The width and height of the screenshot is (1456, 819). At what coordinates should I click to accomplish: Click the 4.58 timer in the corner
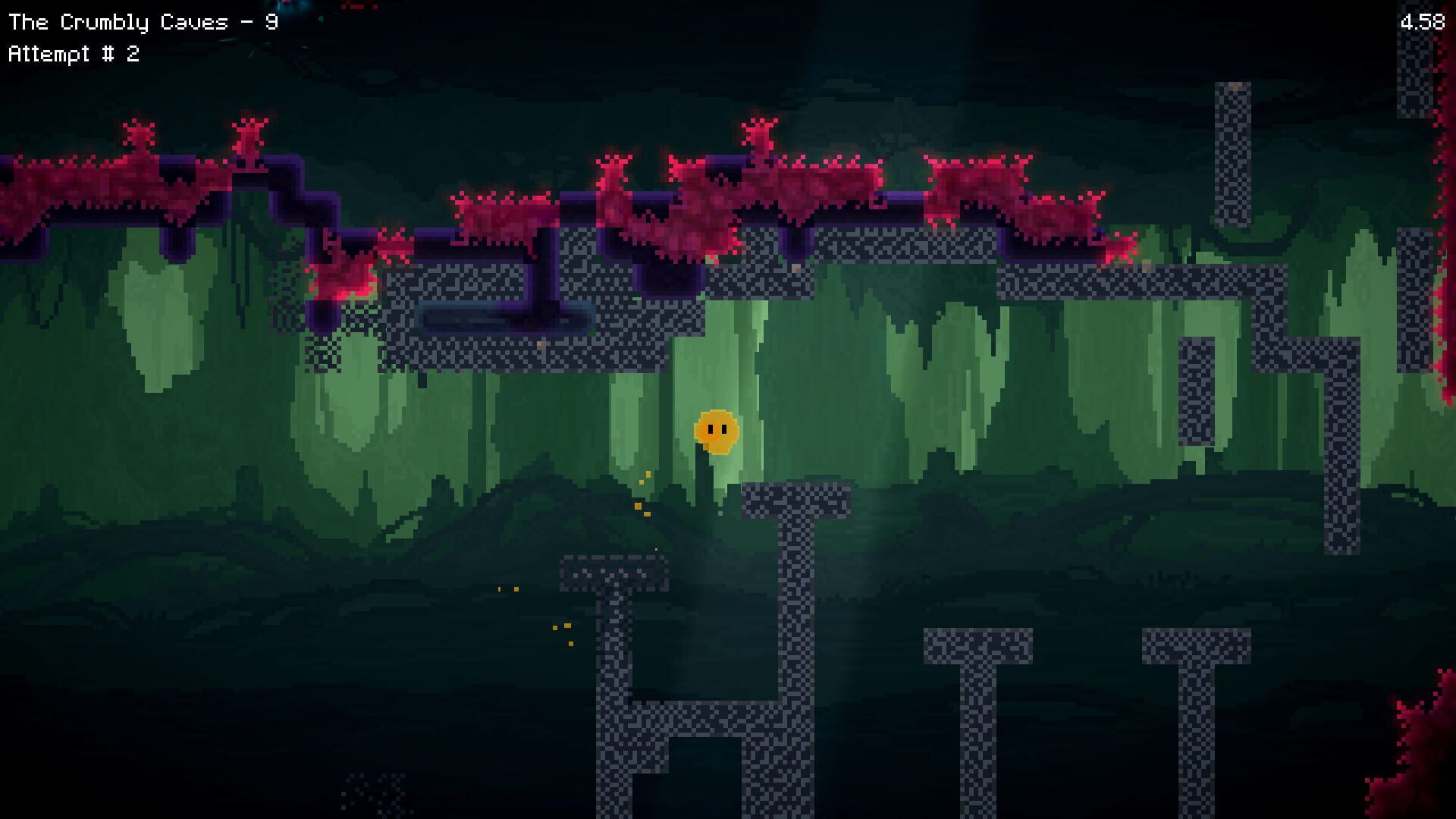(1422, 21)
